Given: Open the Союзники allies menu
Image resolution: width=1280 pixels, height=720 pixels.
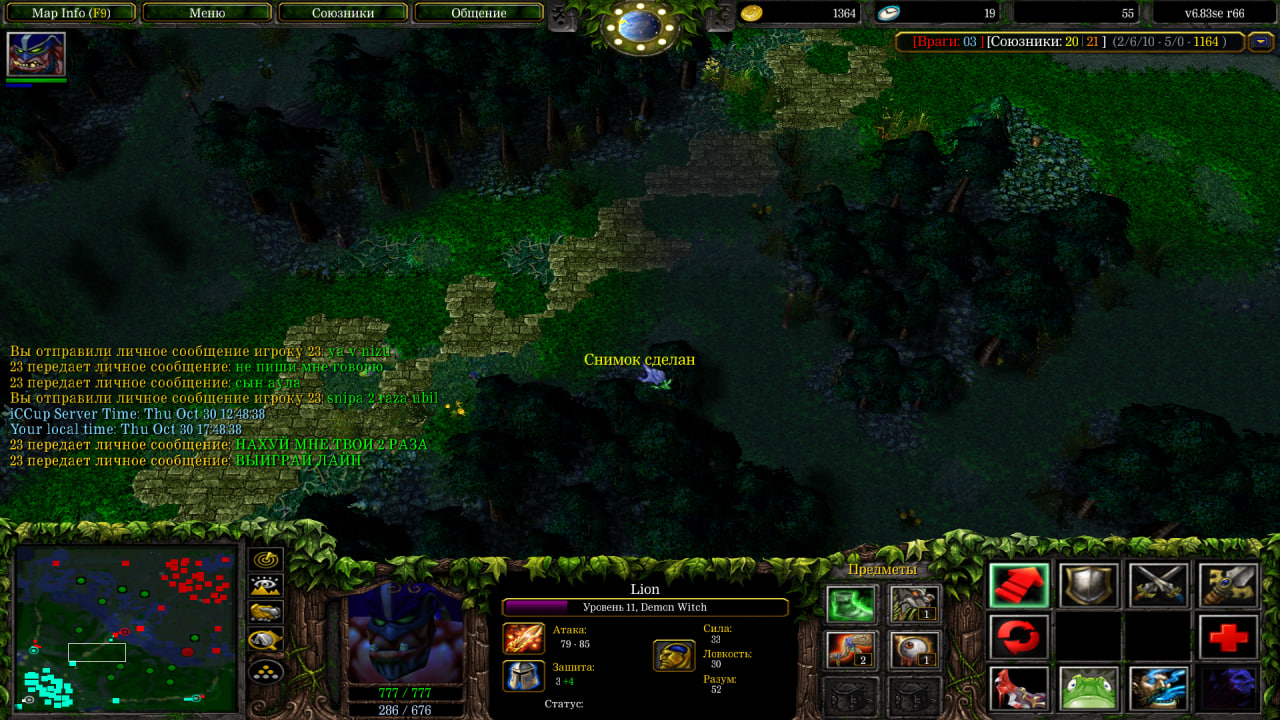Looking at the screenshot, I should [x=342, y=13].
